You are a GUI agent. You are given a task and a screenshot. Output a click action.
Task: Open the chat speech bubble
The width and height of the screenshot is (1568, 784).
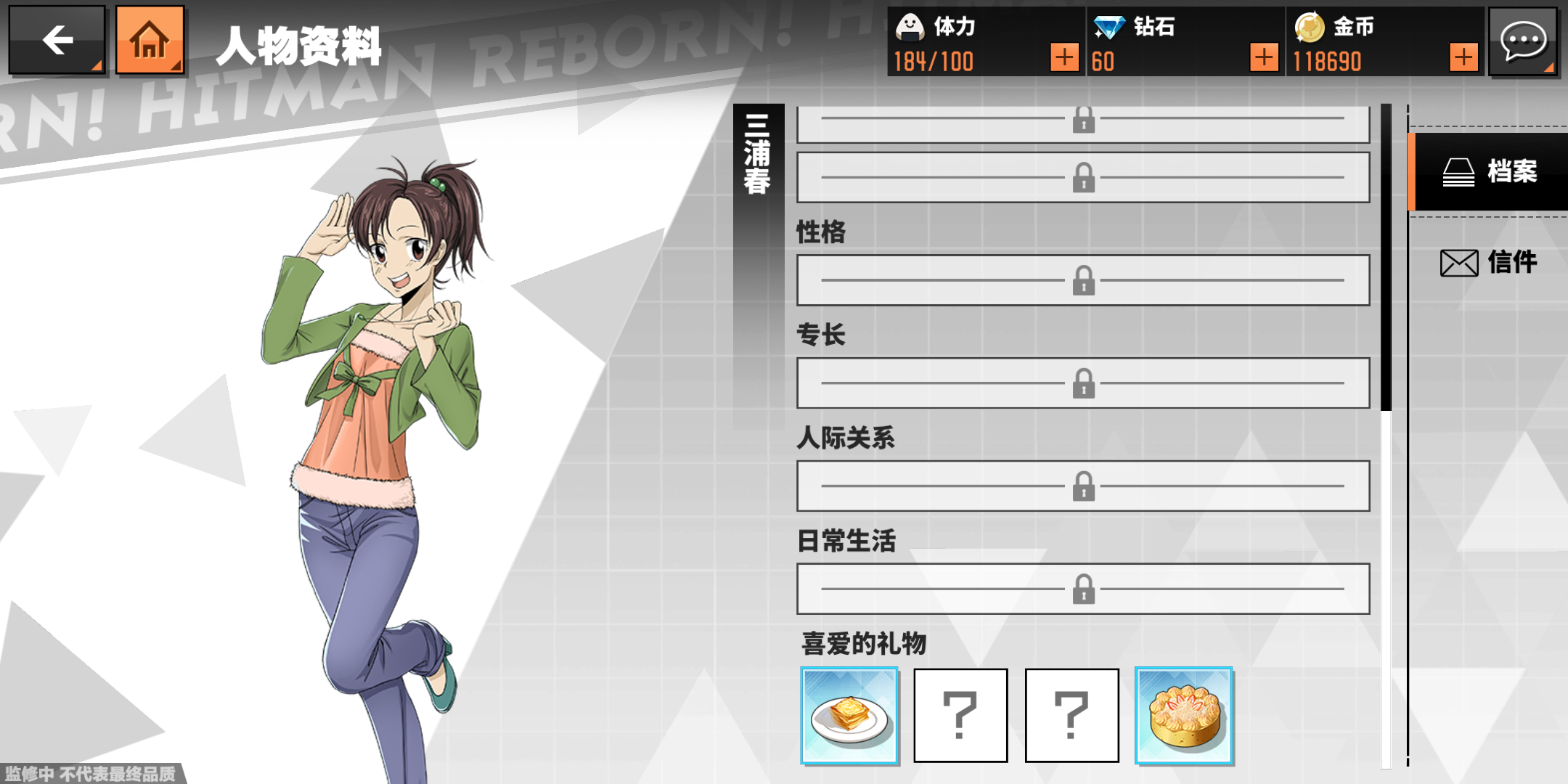pos(1523,41)
